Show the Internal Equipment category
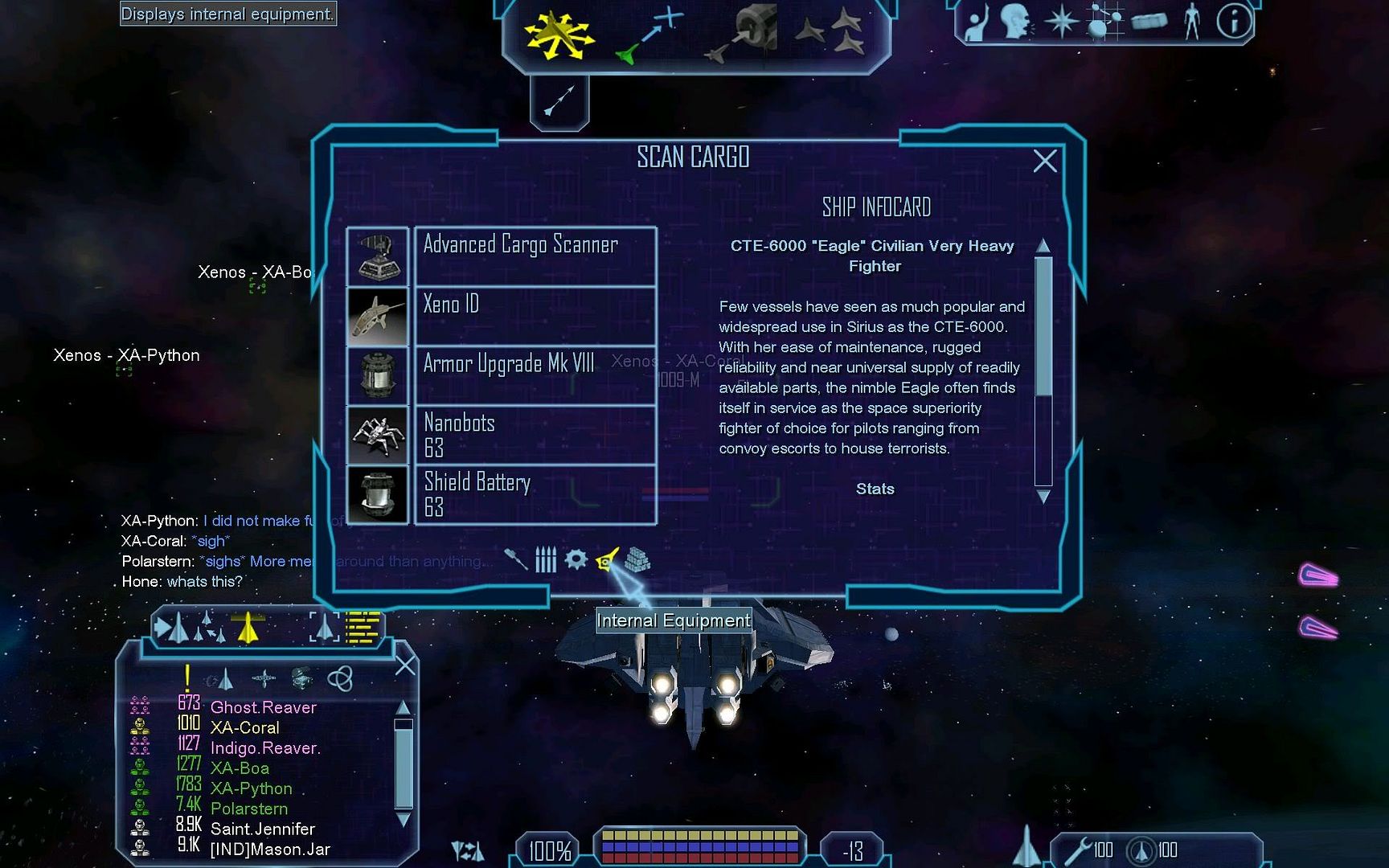 pos(607,559)
